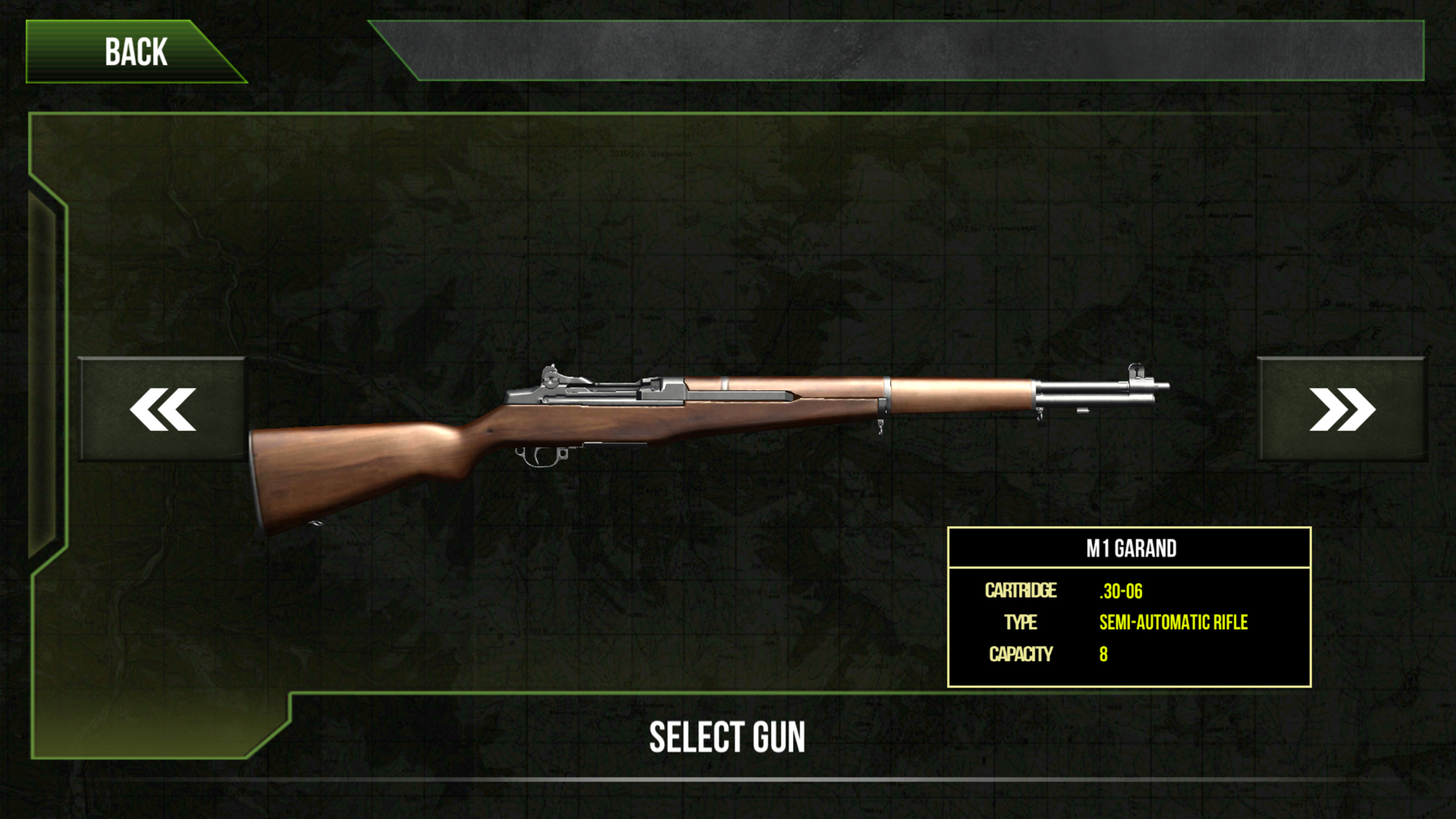Click the rifle's wooden stock
The width and height of the screenshot is (1456, 819).
tap(356, 470)
